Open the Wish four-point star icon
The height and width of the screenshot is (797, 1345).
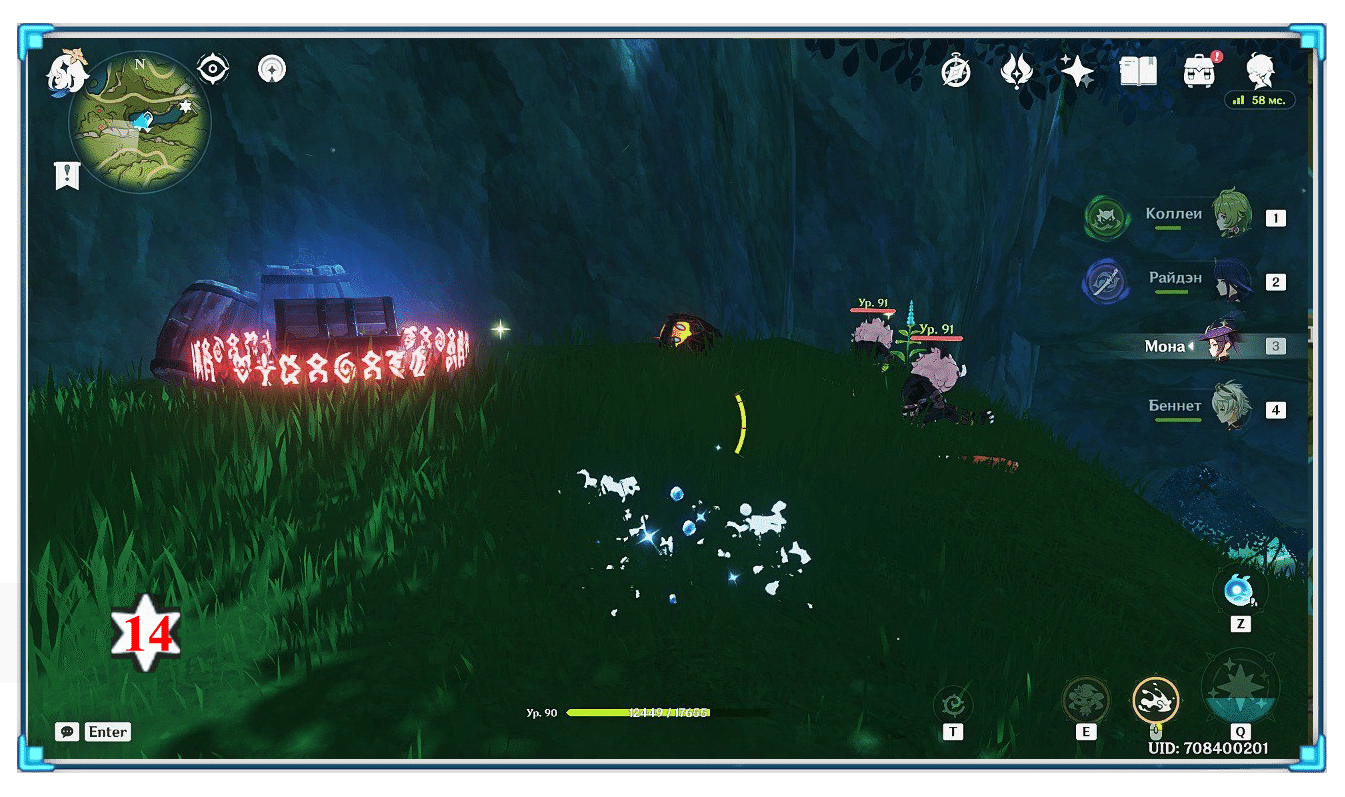pos(1077,71)
